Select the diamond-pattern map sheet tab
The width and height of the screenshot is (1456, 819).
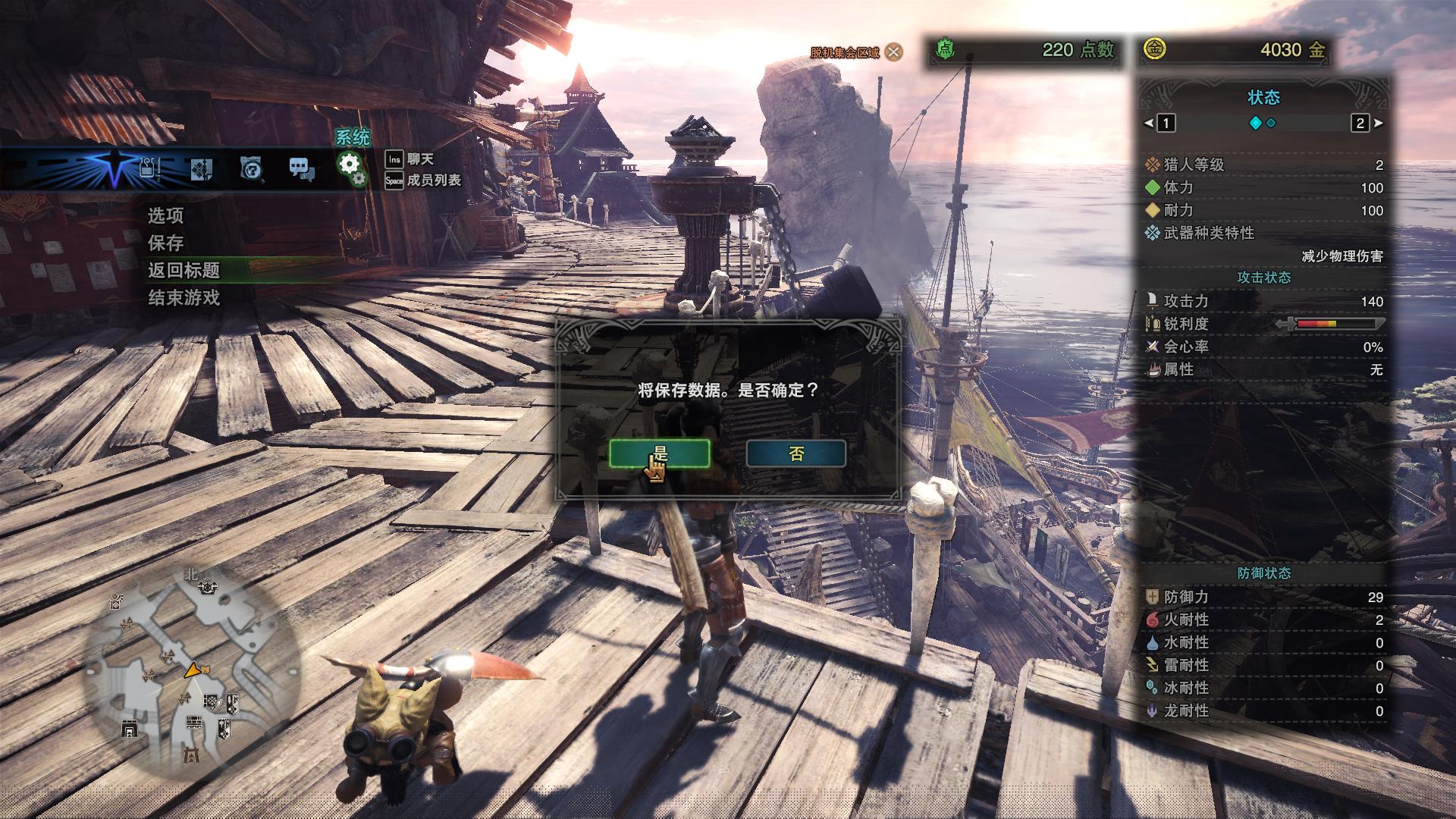(201, 168)
